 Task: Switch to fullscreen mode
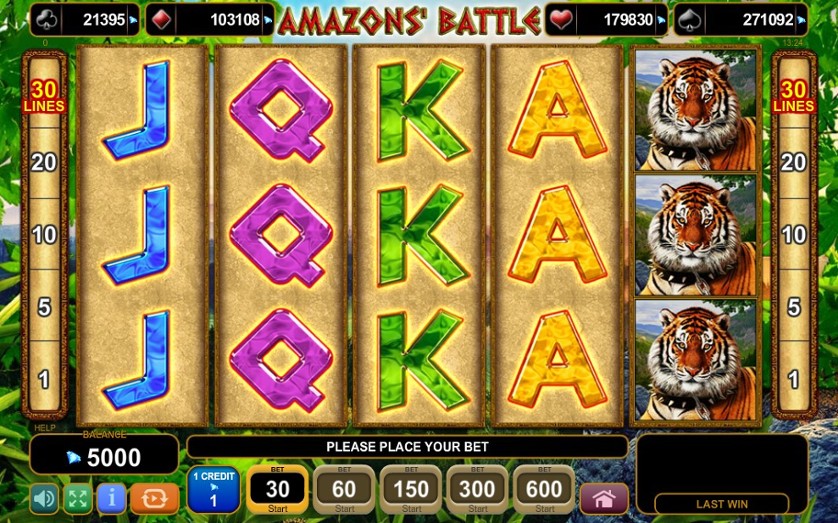click(77, 498)
